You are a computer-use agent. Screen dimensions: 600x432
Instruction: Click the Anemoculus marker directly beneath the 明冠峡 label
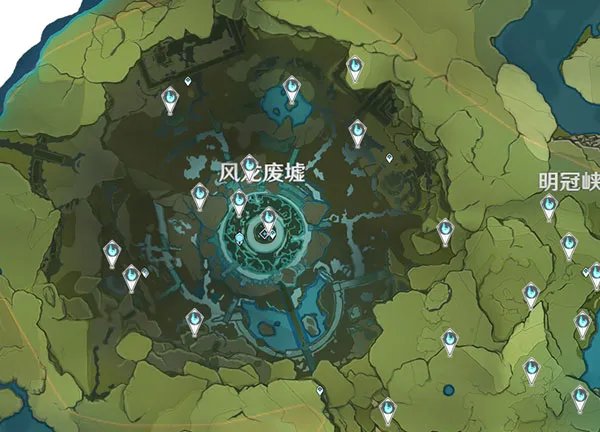pos(549,206)
